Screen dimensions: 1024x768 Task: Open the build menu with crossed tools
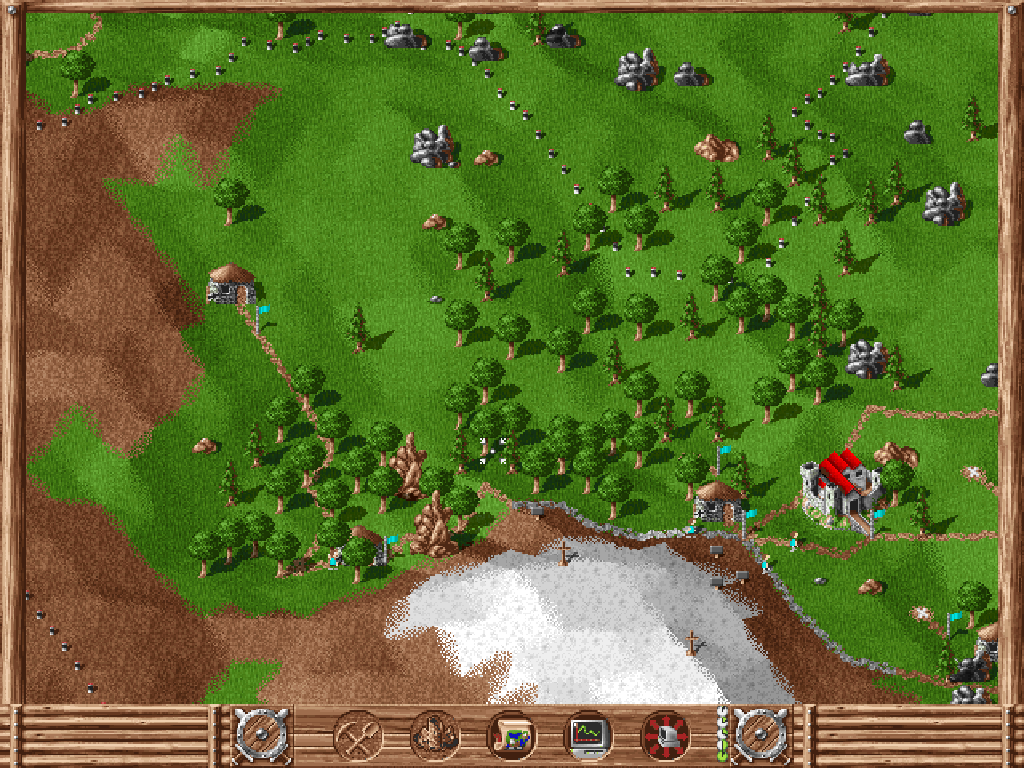click(357, 737)
